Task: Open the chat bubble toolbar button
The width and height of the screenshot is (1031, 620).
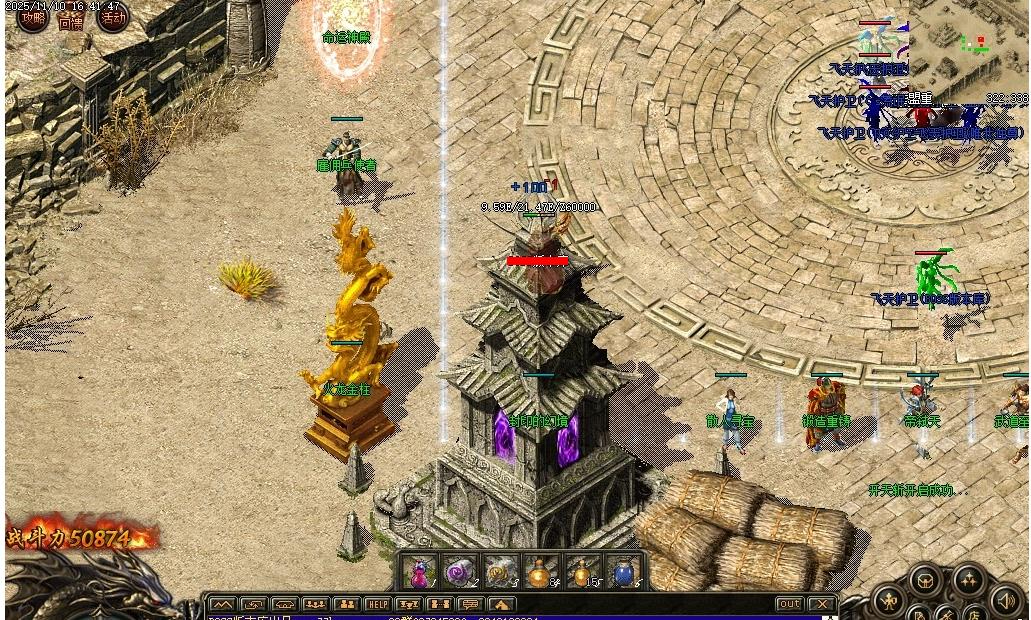Action: pos(470,605)
